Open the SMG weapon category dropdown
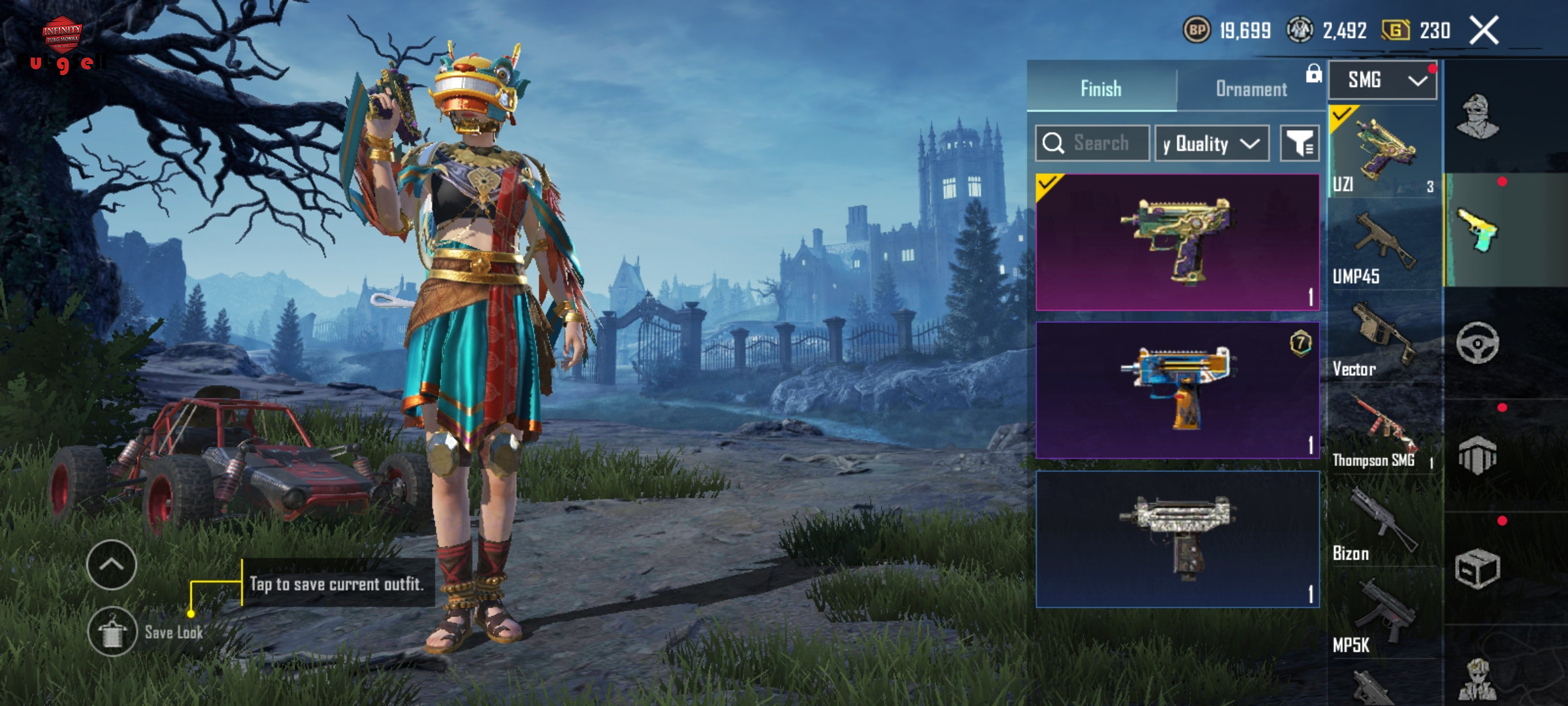1568x706 pixels. [x=1382, y=80]
